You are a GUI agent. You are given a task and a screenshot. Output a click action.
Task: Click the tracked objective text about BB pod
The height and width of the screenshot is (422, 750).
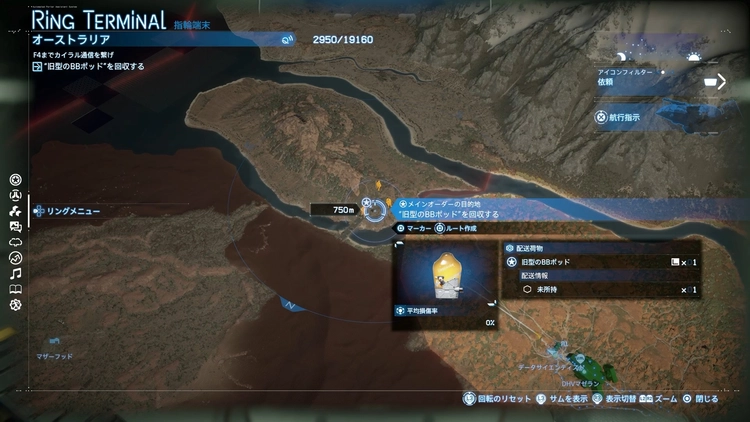click(95, 66)
